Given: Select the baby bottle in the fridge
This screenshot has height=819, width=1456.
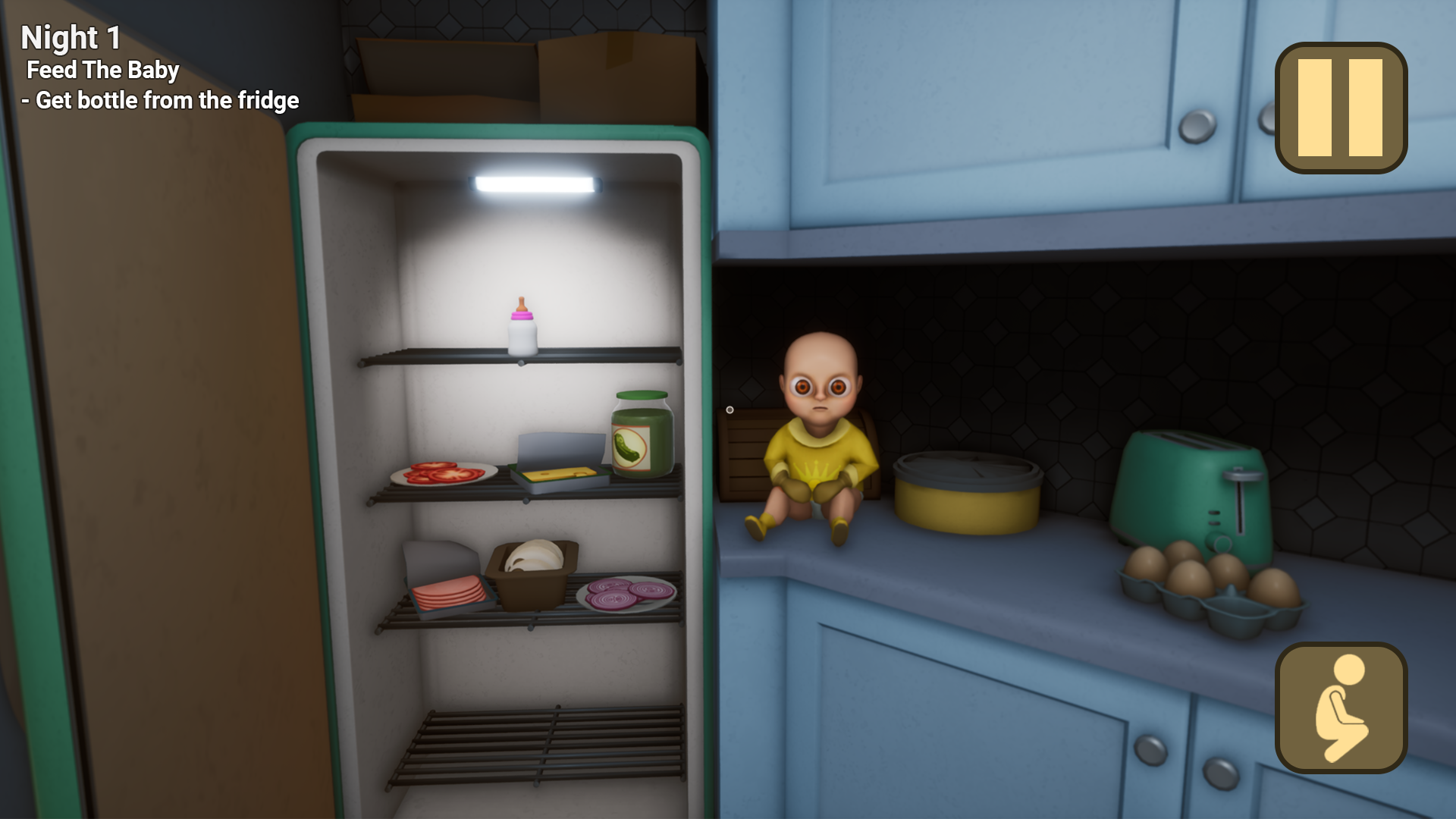Looking at the screenshot, I should pos(522,326).
